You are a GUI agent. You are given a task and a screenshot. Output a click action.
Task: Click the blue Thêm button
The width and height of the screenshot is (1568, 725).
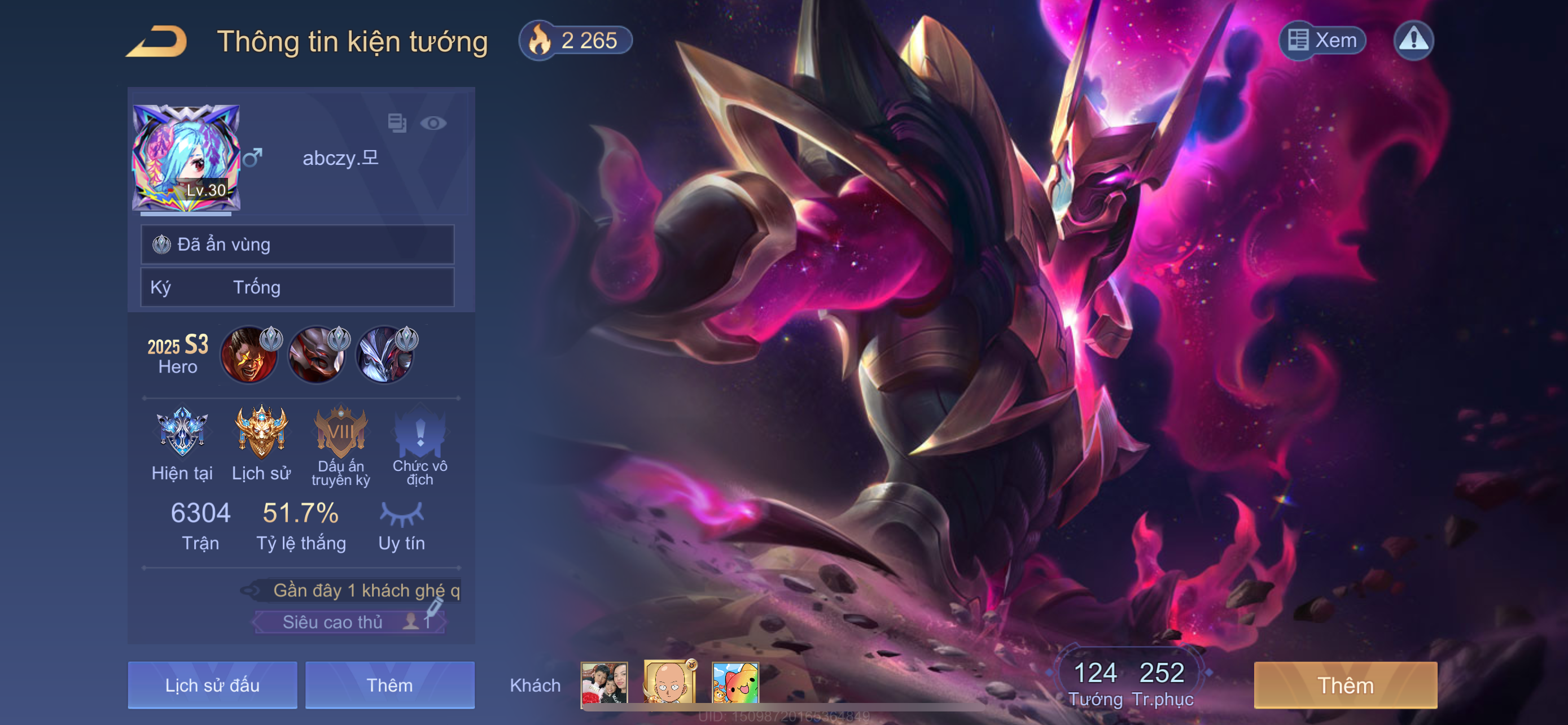click(x=389, y=685)
